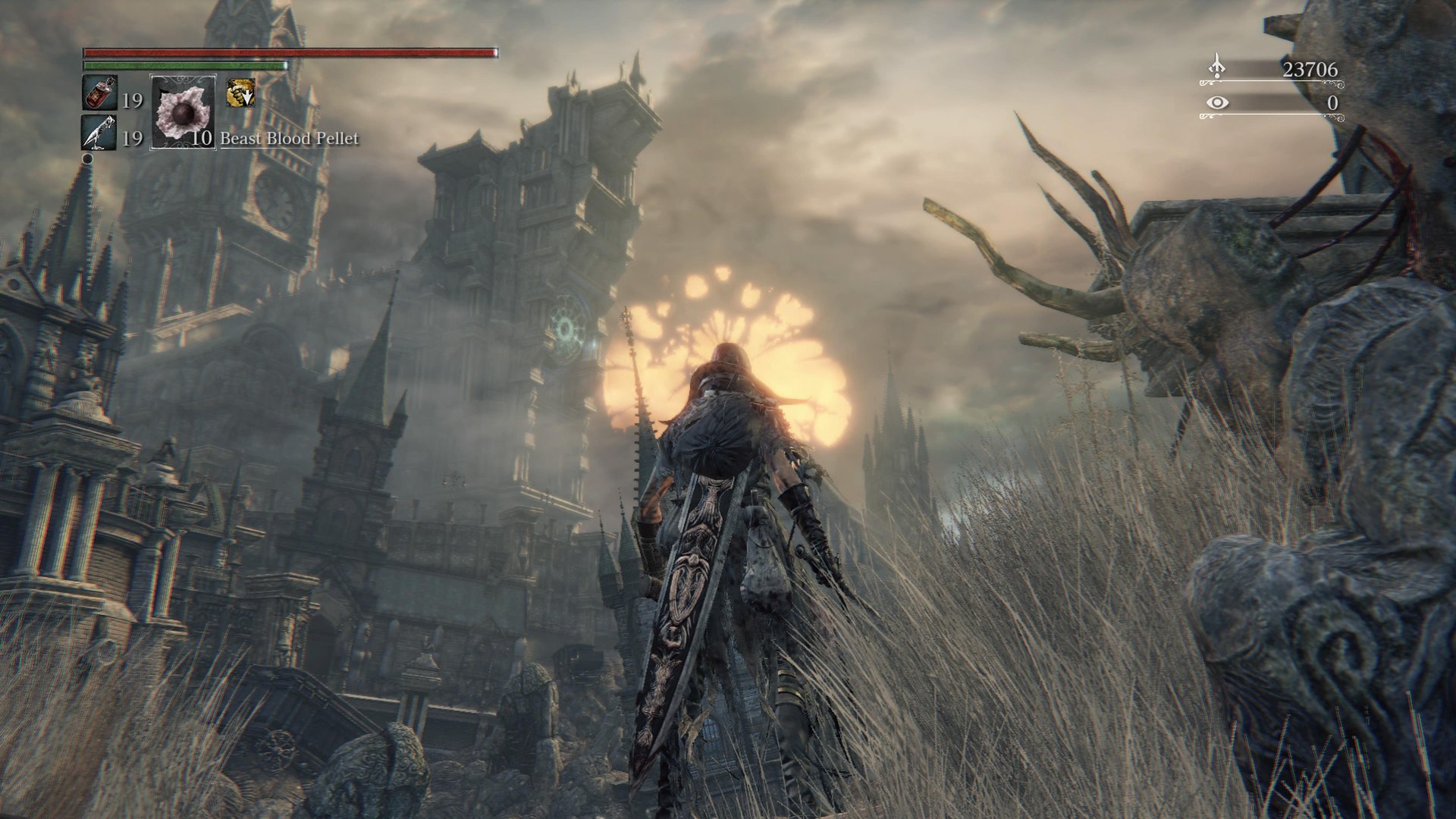Inspect the golden fist status effect icon
The image size is (1456, 819).
pyautogui.click(x=240, y=93)
